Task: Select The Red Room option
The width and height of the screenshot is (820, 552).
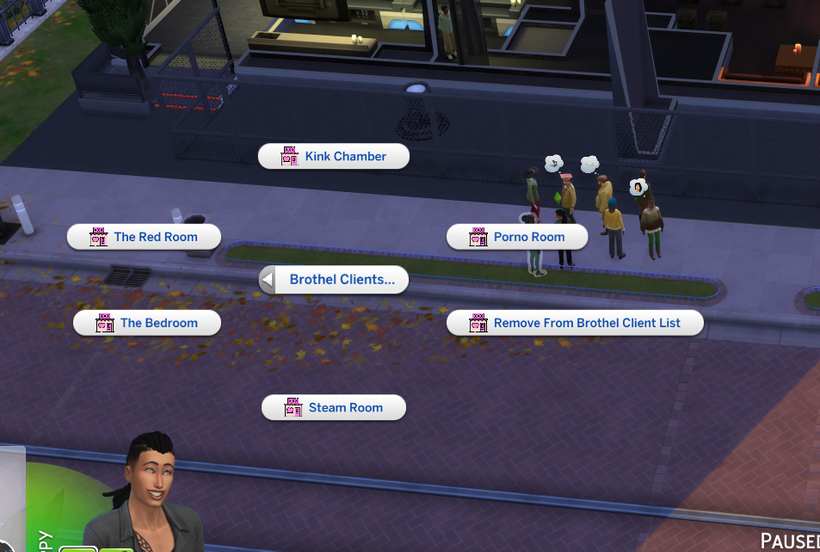Action: (x=144, y=237)
